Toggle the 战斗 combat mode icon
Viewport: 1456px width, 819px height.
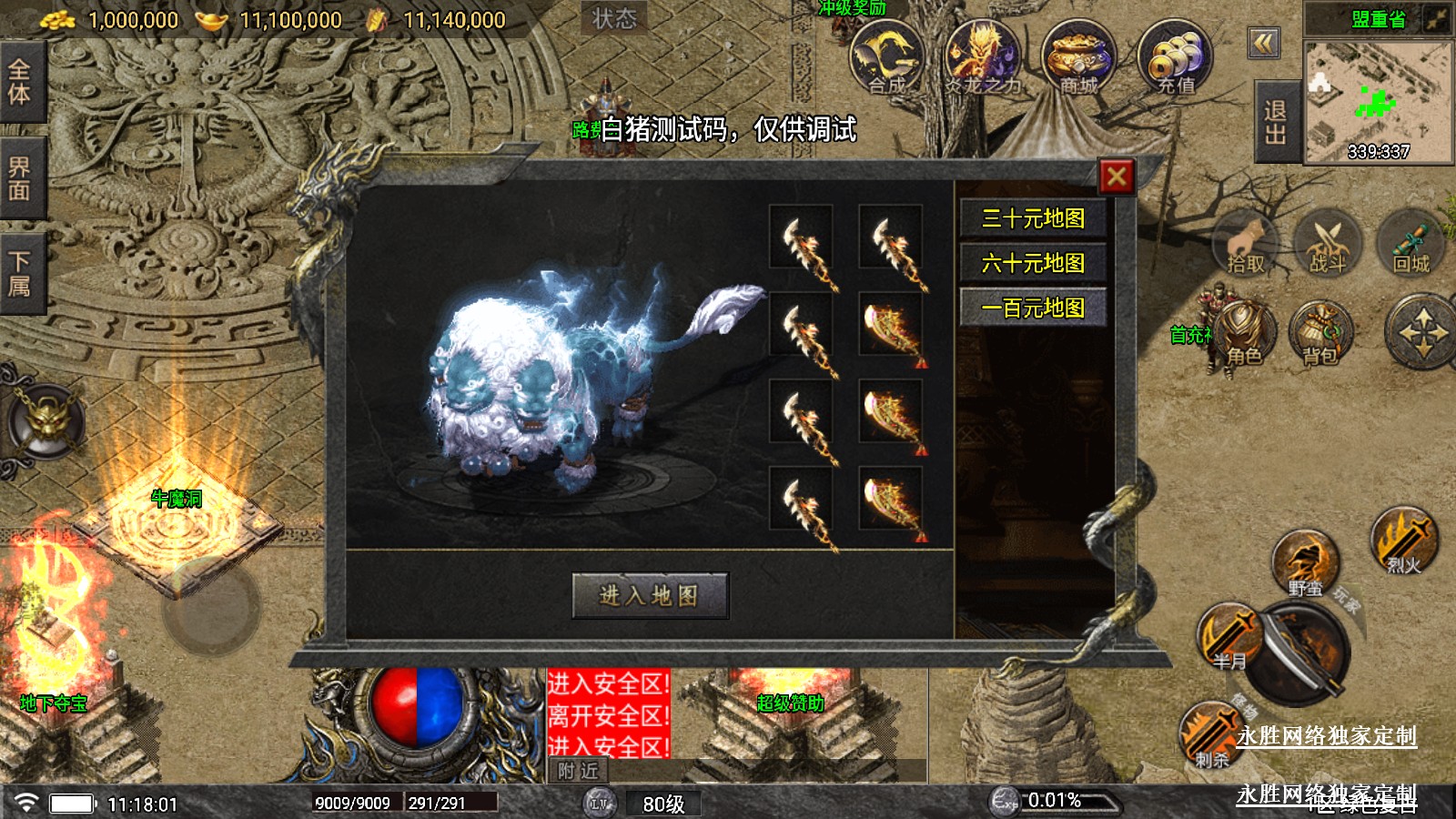[1328, 245]
